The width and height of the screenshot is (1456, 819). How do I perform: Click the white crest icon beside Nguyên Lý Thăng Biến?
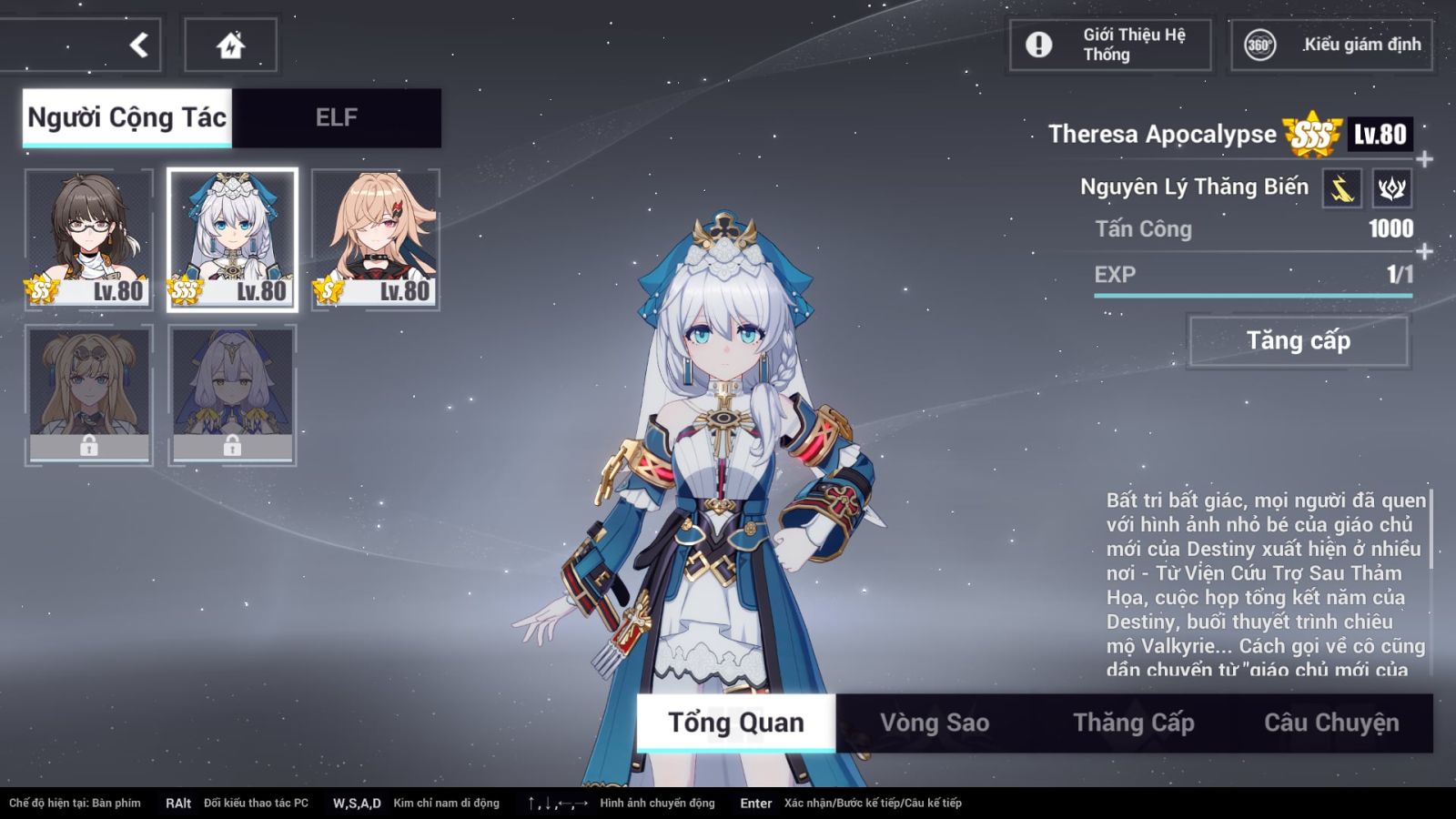1392,188
